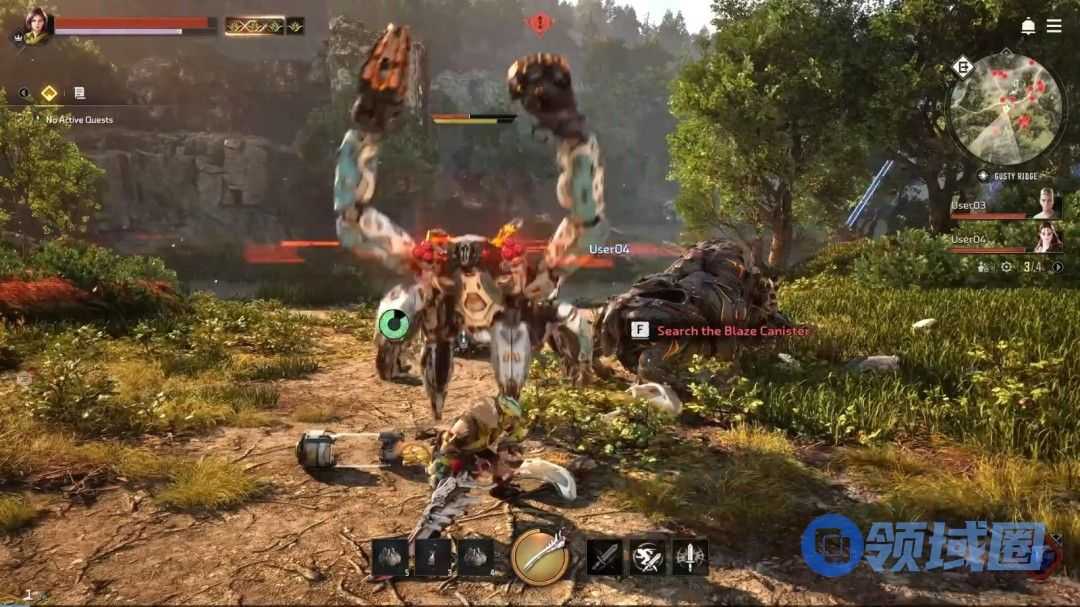Select the round golden weapon icon
This screenshot has width=1080, height=607.
[x=540, y=556]
